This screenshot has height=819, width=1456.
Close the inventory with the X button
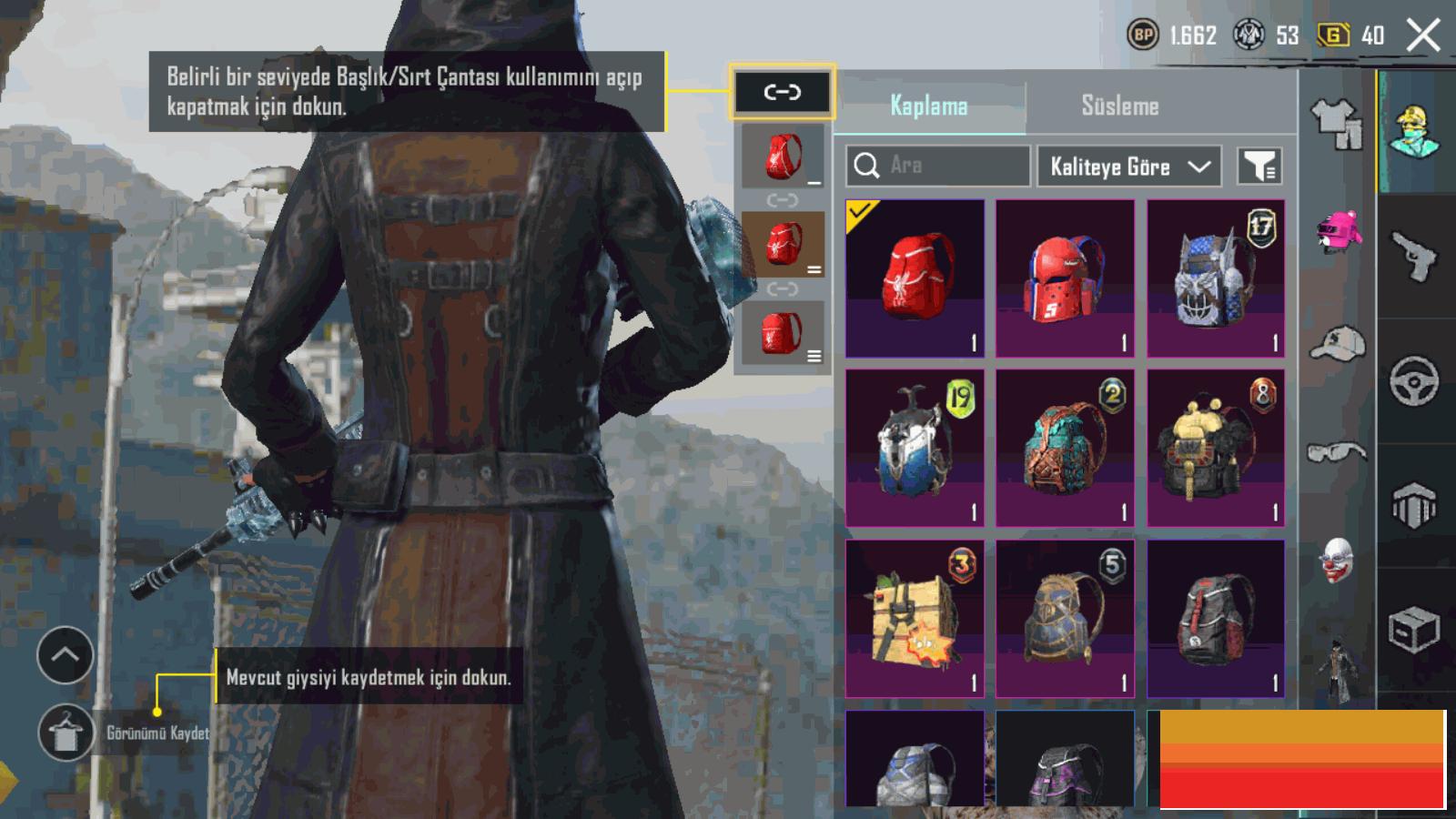click(x=1423, y=36)
